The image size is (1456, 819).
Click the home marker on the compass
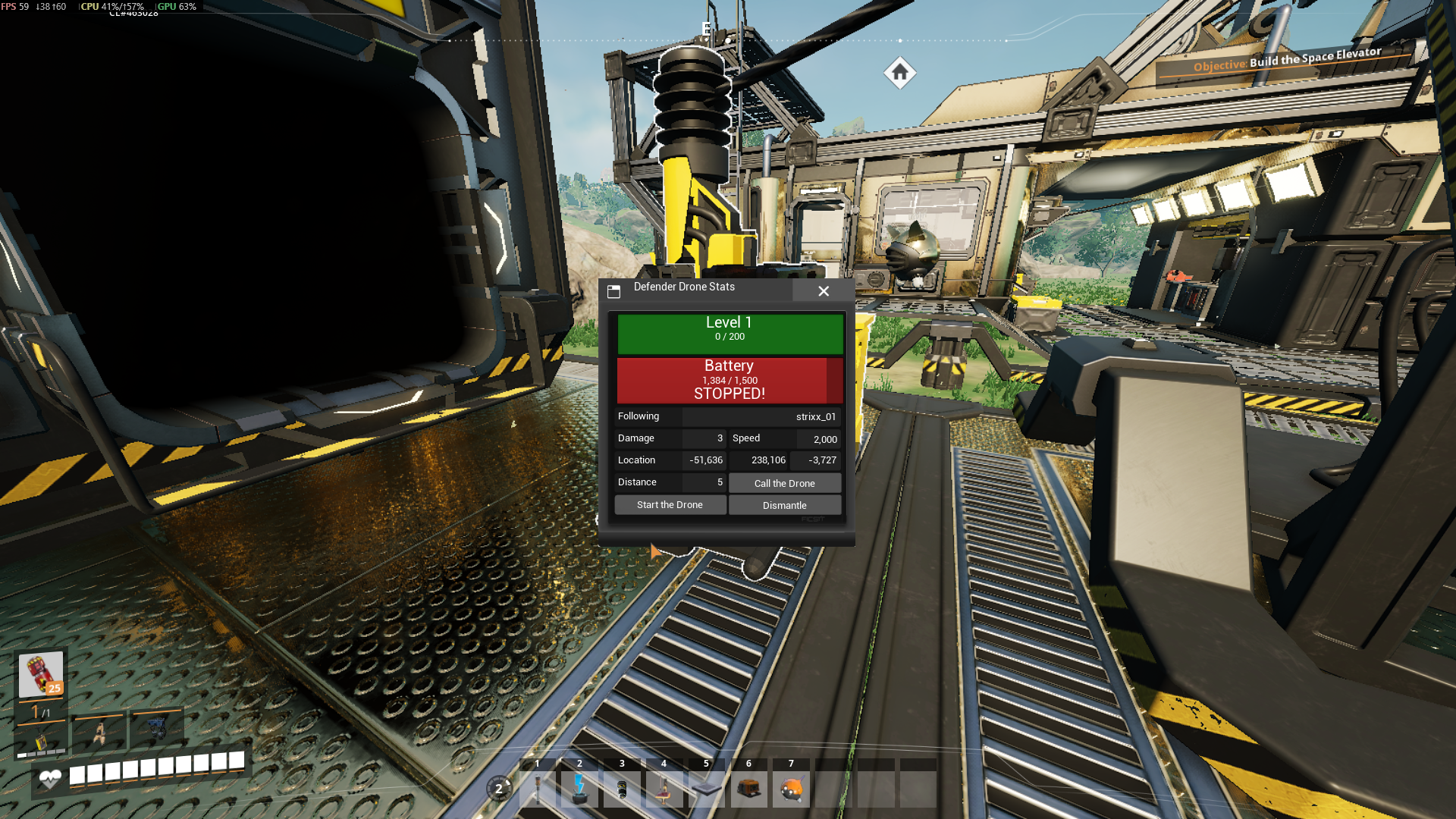click(900, 73)
